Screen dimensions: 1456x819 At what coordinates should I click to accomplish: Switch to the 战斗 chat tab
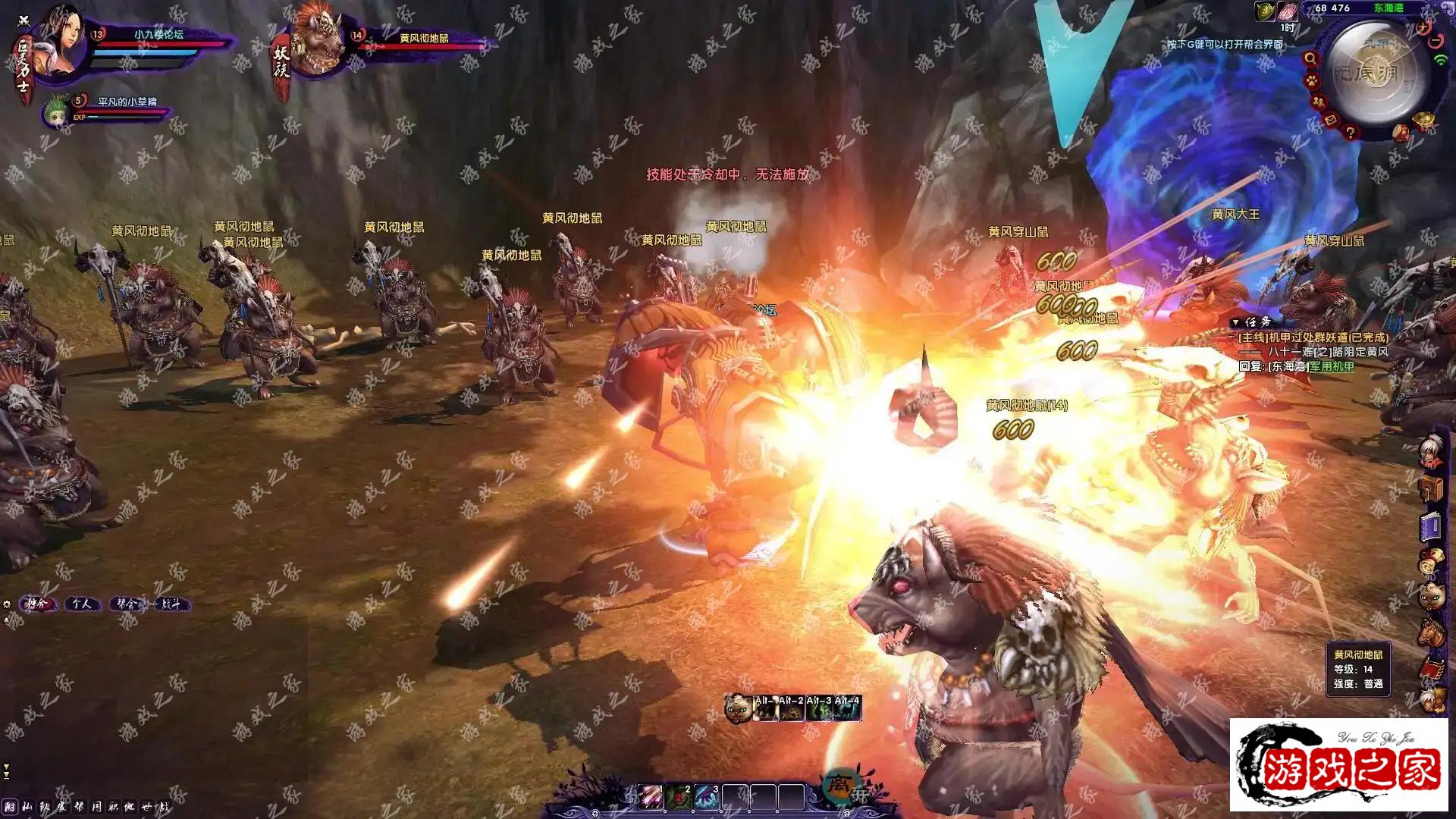[x=171, y=604]
